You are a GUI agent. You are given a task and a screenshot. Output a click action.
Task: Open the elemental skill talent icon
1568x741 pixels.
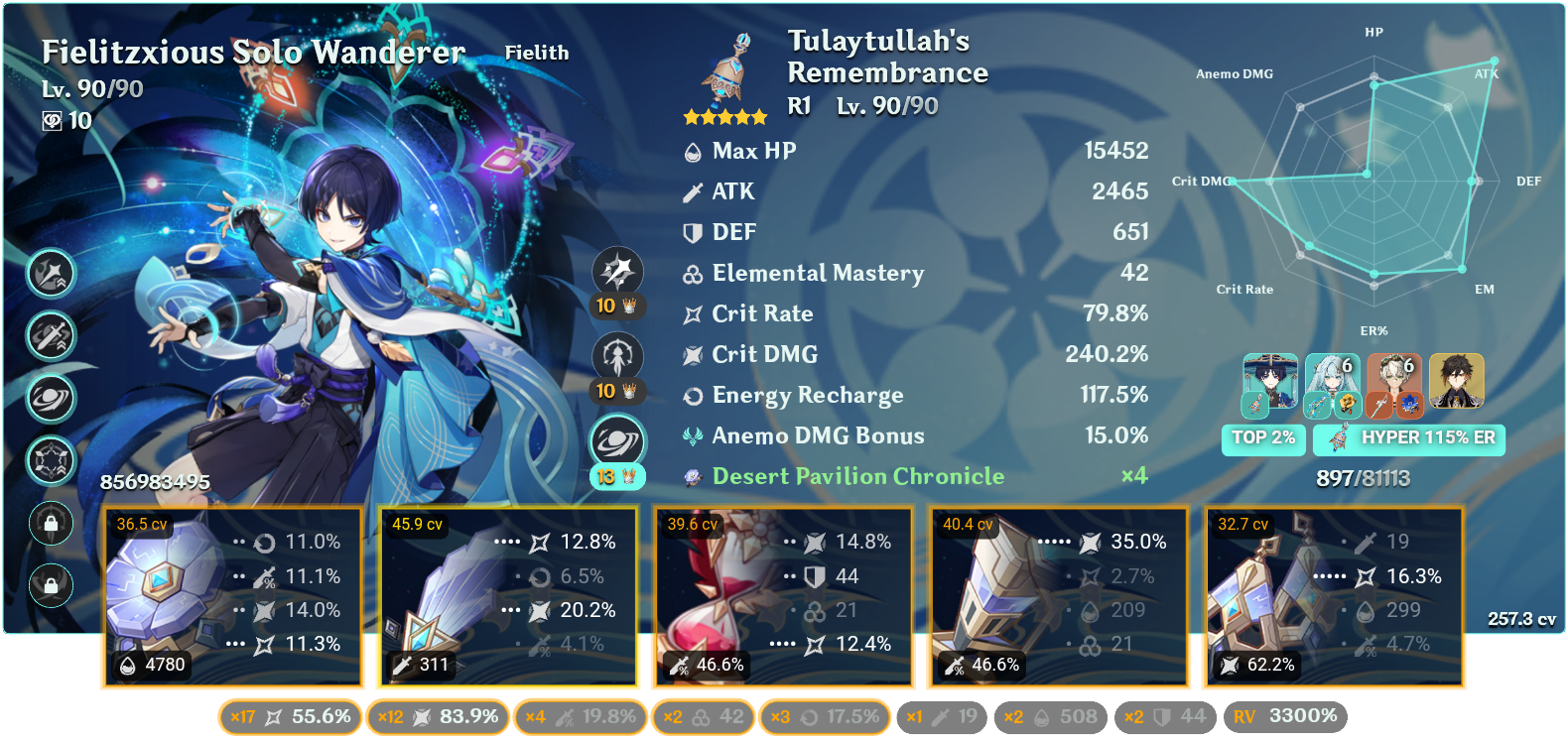coord(51,336)
